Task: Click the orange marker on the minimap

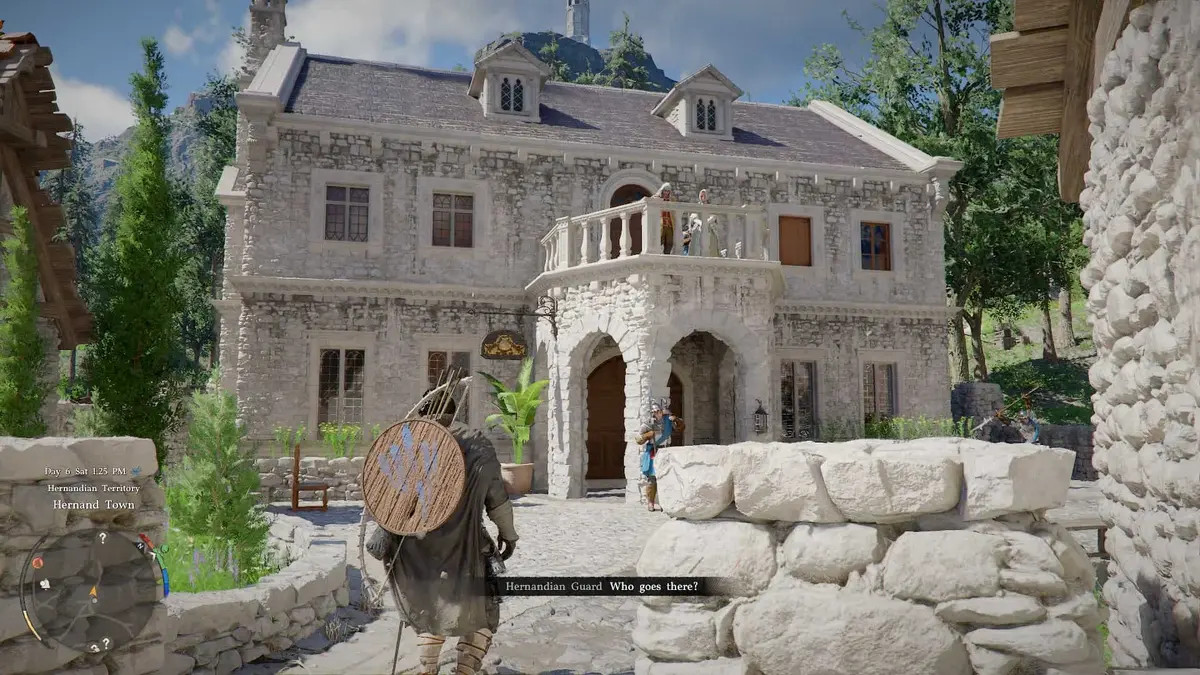Action: [x=36, y=563]
